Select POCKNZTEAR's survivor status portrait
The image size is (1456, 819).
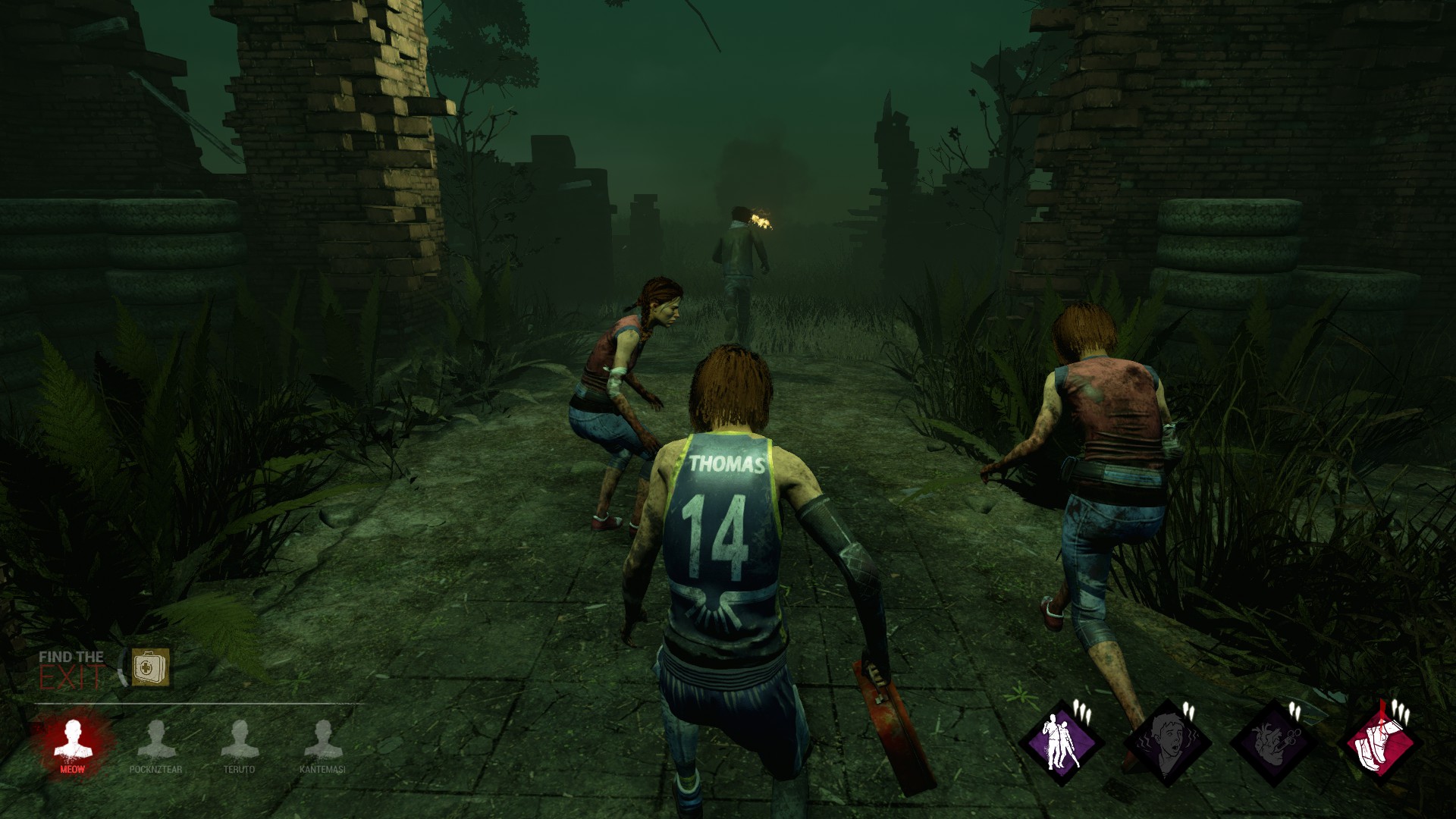(156, 739)
